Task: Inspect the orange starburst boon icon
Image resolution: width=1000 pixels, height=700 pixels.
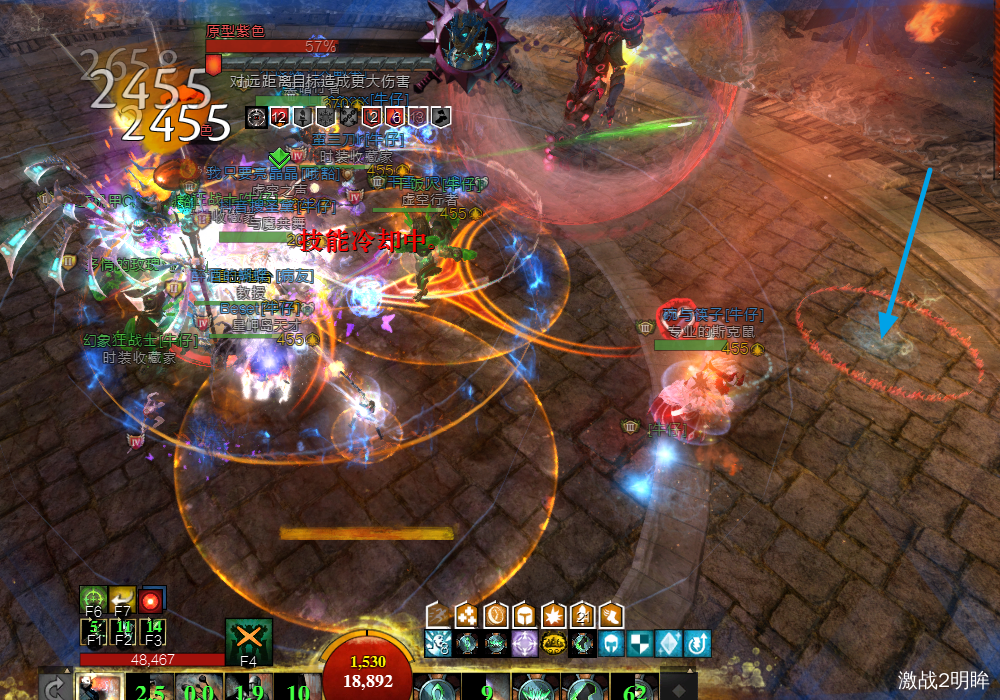Action: pyautogui.click(x=553, y=614)
